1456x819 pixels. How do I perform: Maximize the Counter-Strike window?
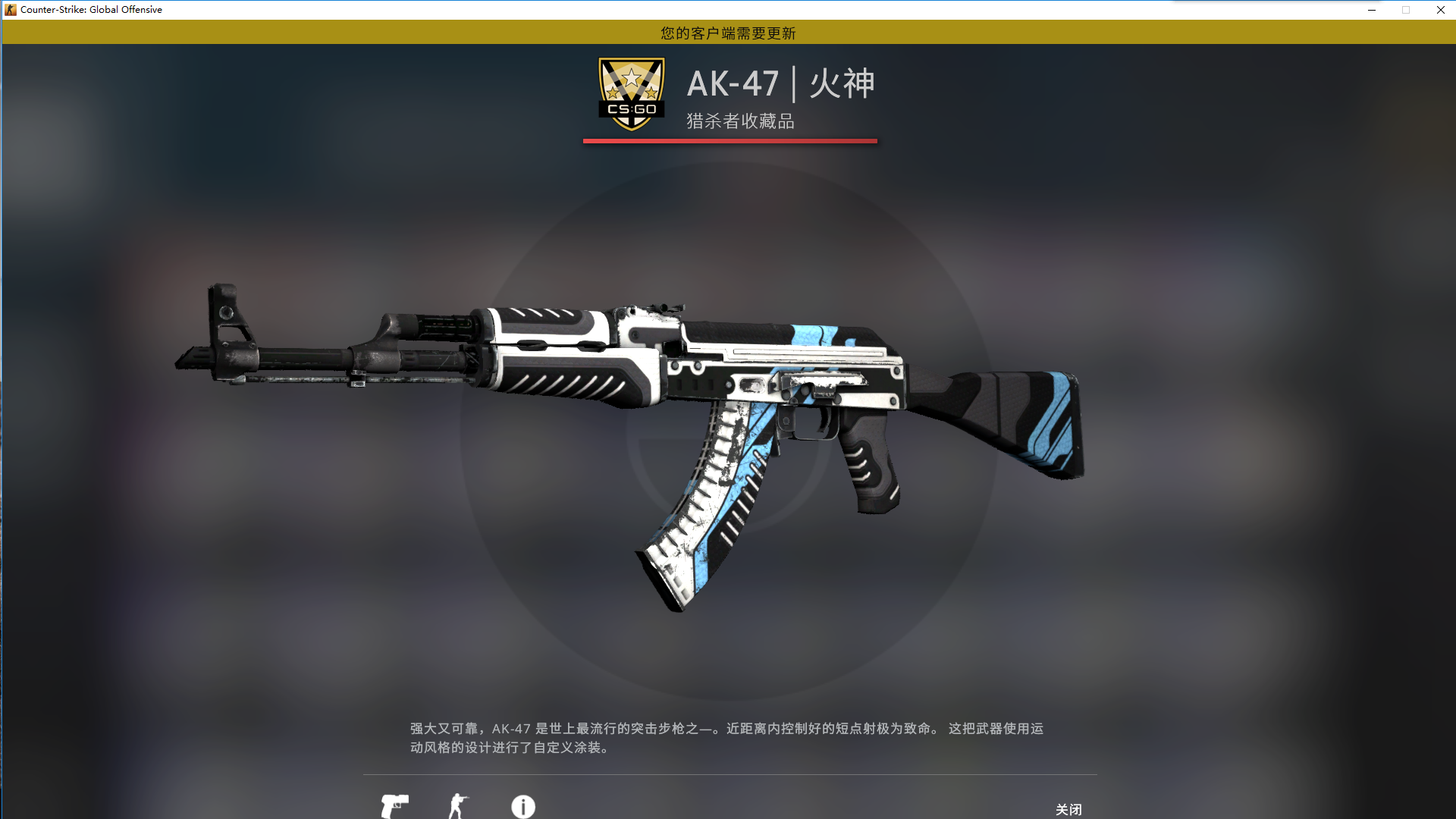[1407, 10]
